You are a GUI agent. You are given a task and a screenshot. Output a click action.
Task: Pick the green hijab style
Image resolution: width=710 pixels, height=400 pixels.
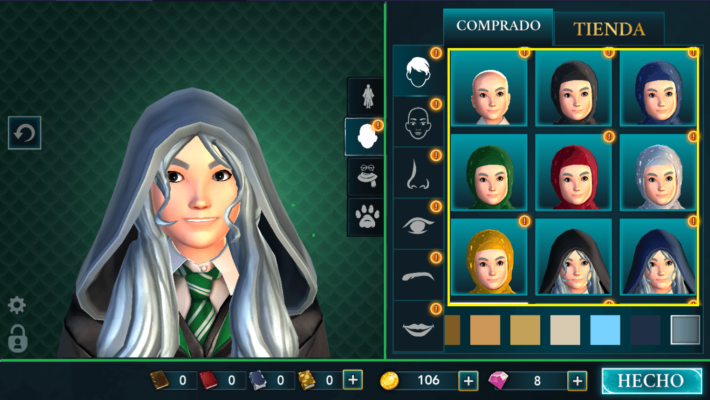(489, 171)
